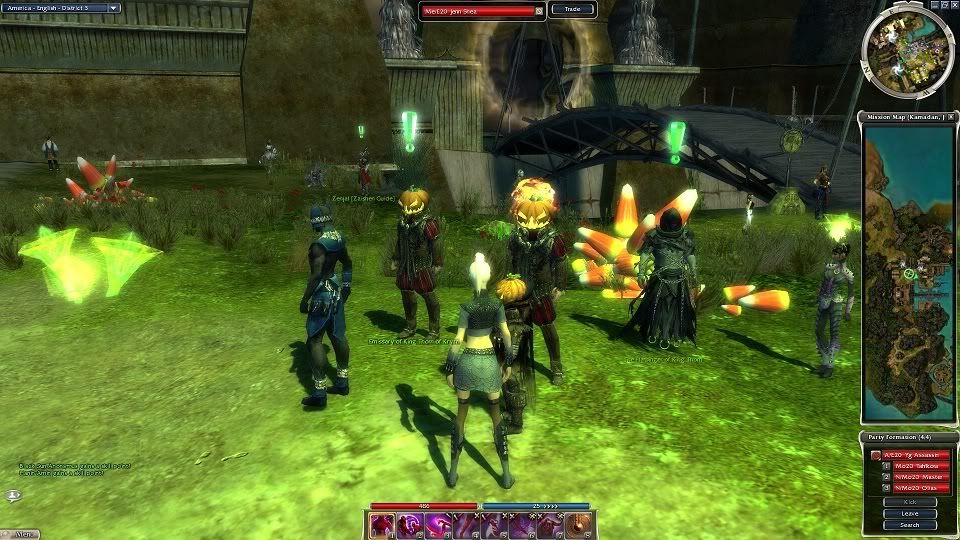
Task: Select party member Master in slot 2
Action: coord(915,477)
